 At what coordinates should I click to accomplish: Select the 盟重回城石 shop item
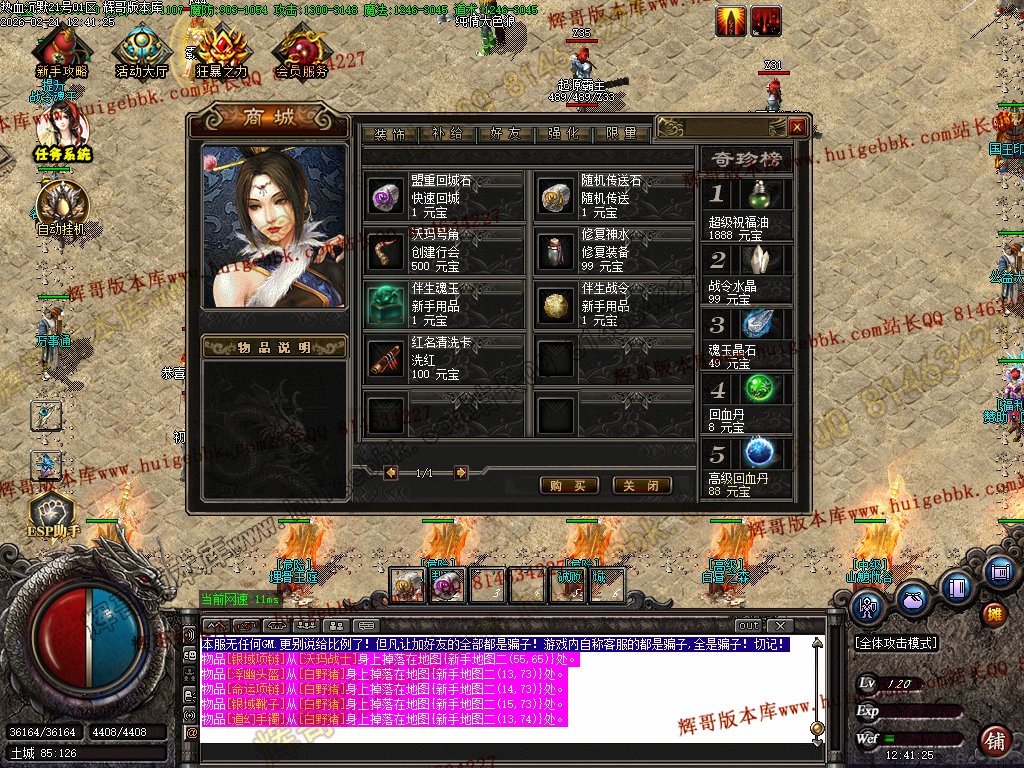tap(443, 197)
